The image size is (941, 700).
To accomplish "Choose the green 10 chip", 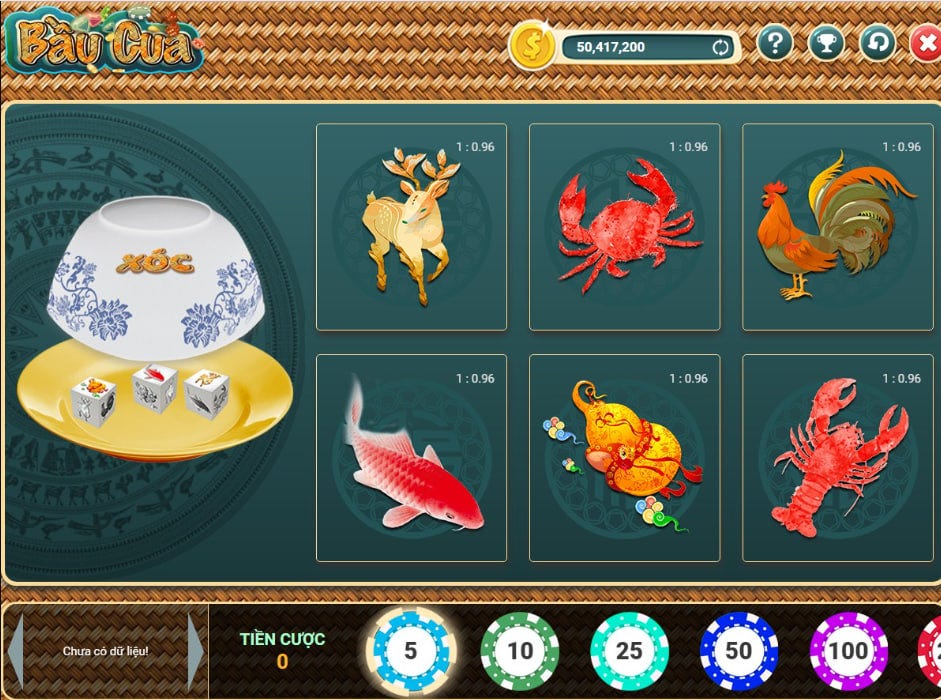I will pos(519,651).
